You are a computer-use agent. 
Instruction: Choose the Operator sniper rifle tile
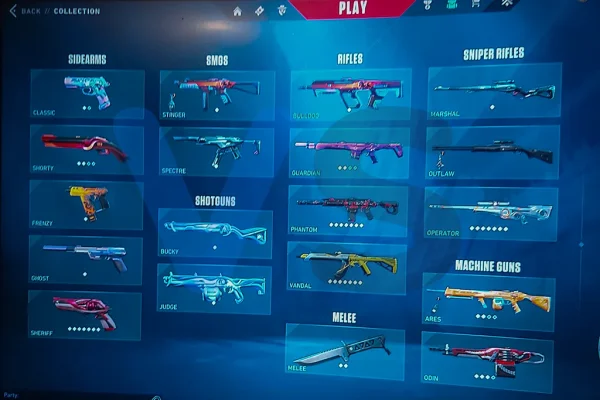[489, 213]
